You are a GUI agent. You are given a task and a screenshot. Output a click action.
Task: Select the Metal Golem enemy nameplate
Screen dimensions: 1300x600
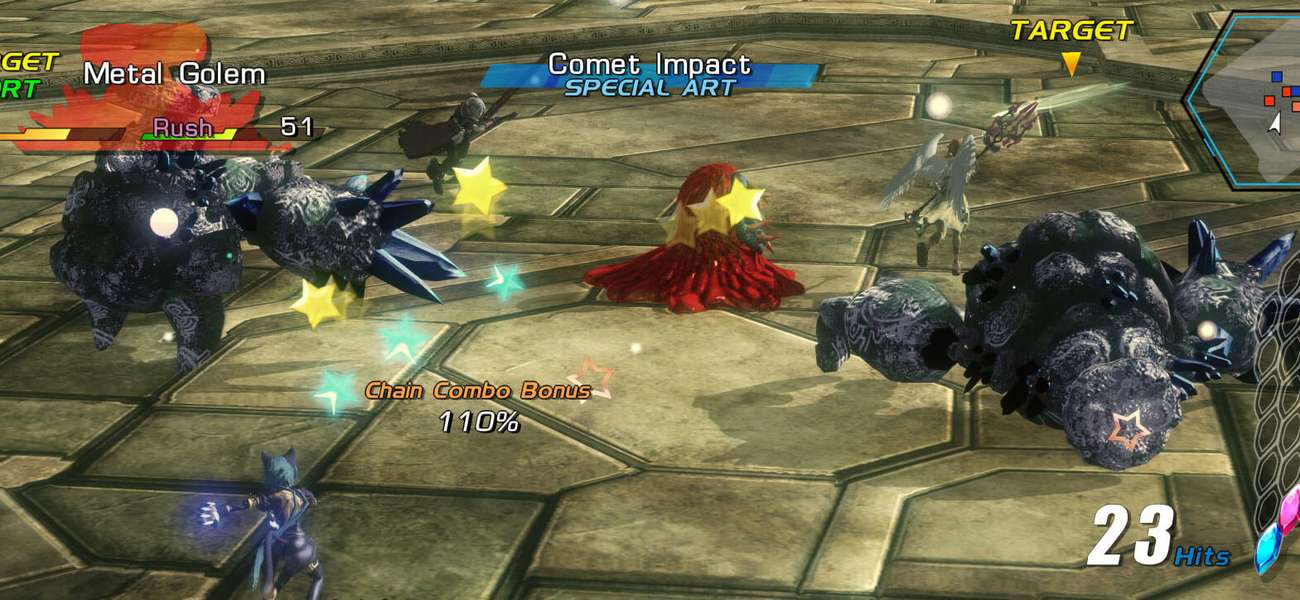(x=174, y=74)
